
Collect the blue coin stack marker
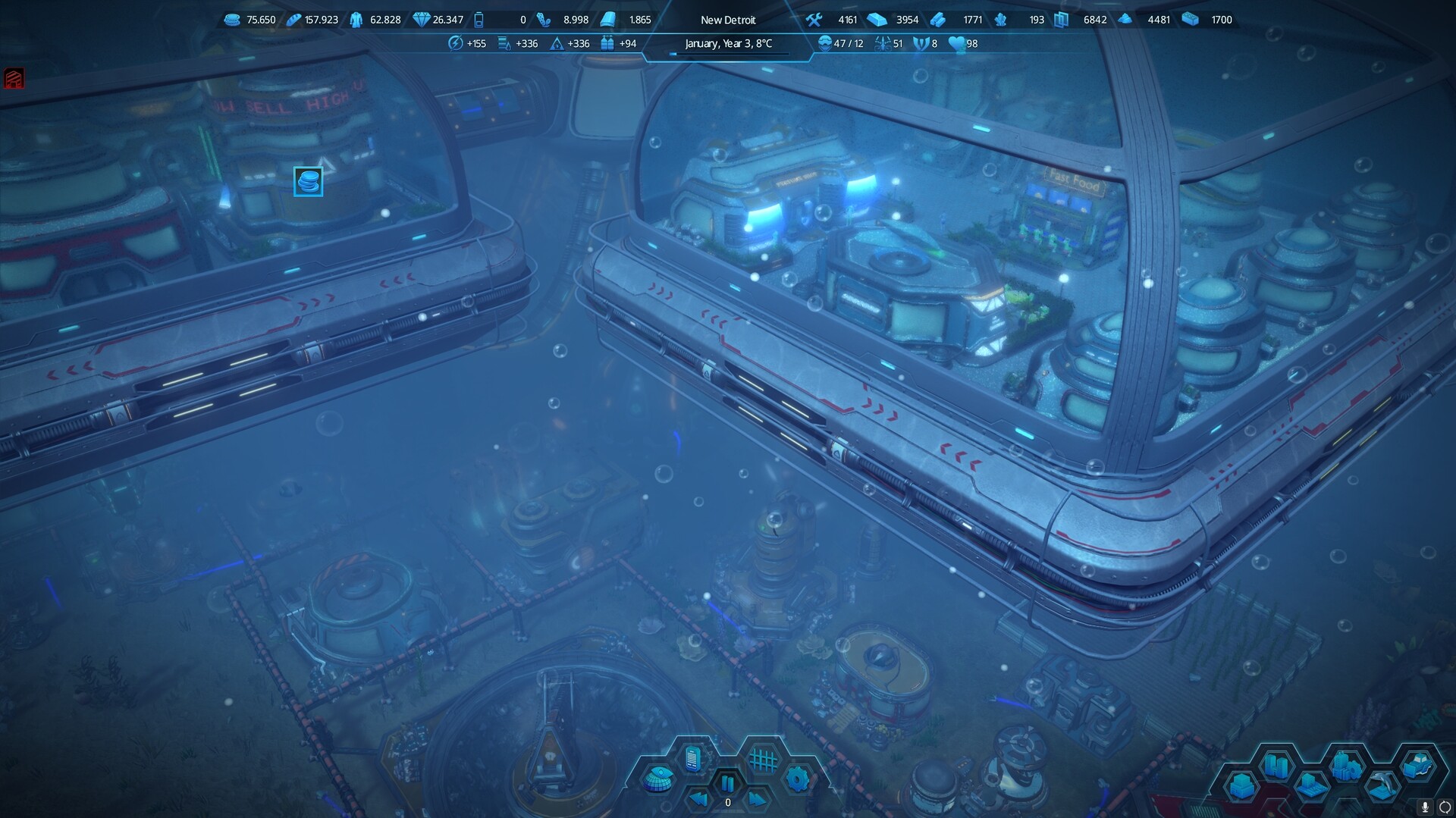(x=308, y=182)
